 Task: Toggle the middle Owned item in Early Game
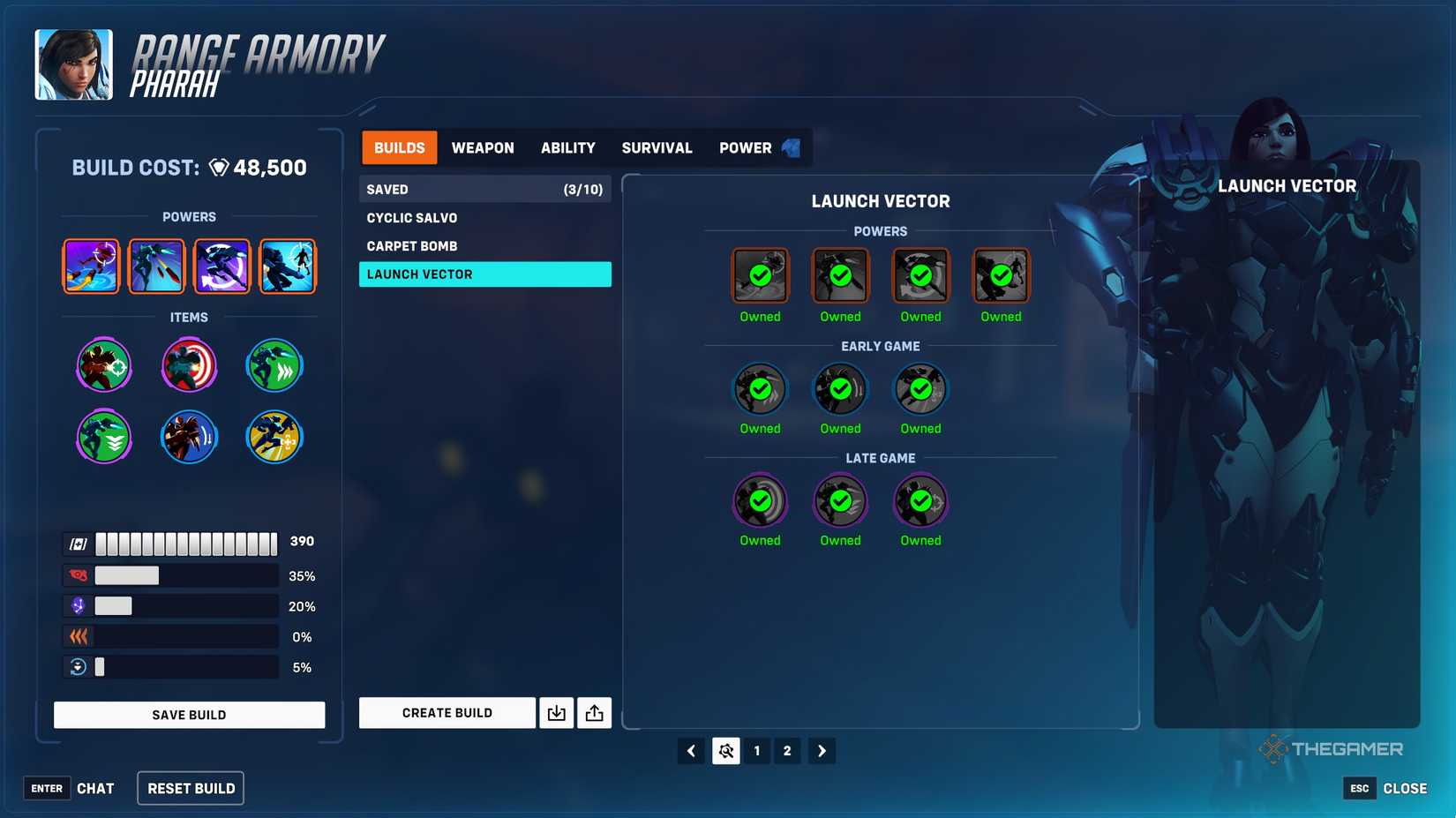point(839,388)
